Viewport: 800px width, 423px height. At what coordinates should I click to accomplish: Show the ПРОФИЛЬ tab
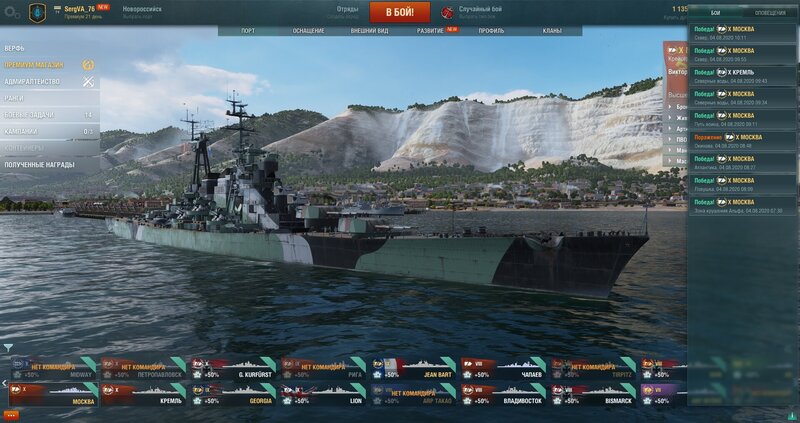click(x=491, y=31)
